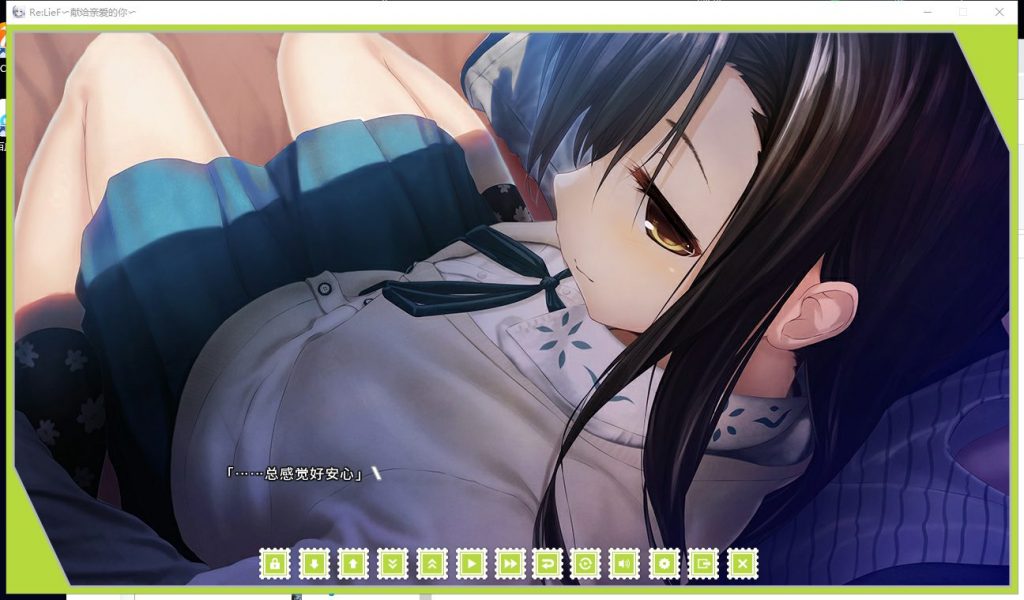Viewport: 1024px width, 600px height.
Task: Minimize the game window
Action: 929,12
